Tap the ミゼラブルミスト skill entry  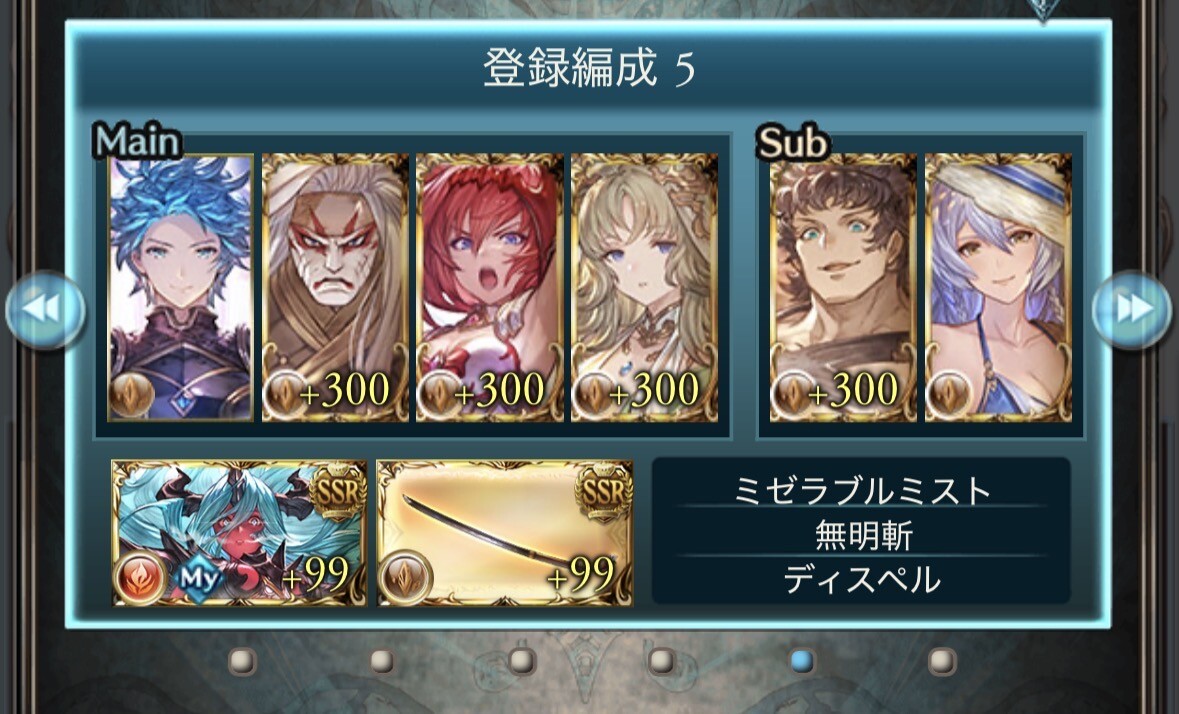[861, 490]
